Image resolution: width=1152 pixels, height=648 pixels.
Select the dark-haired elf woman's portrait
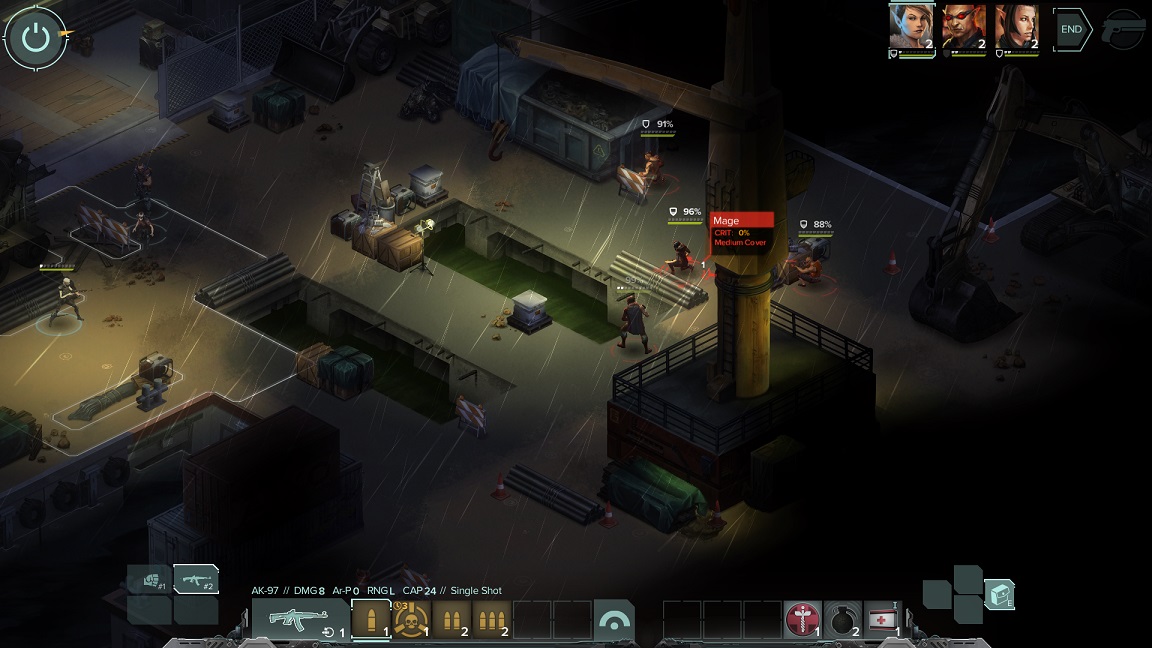(1016, 27)
